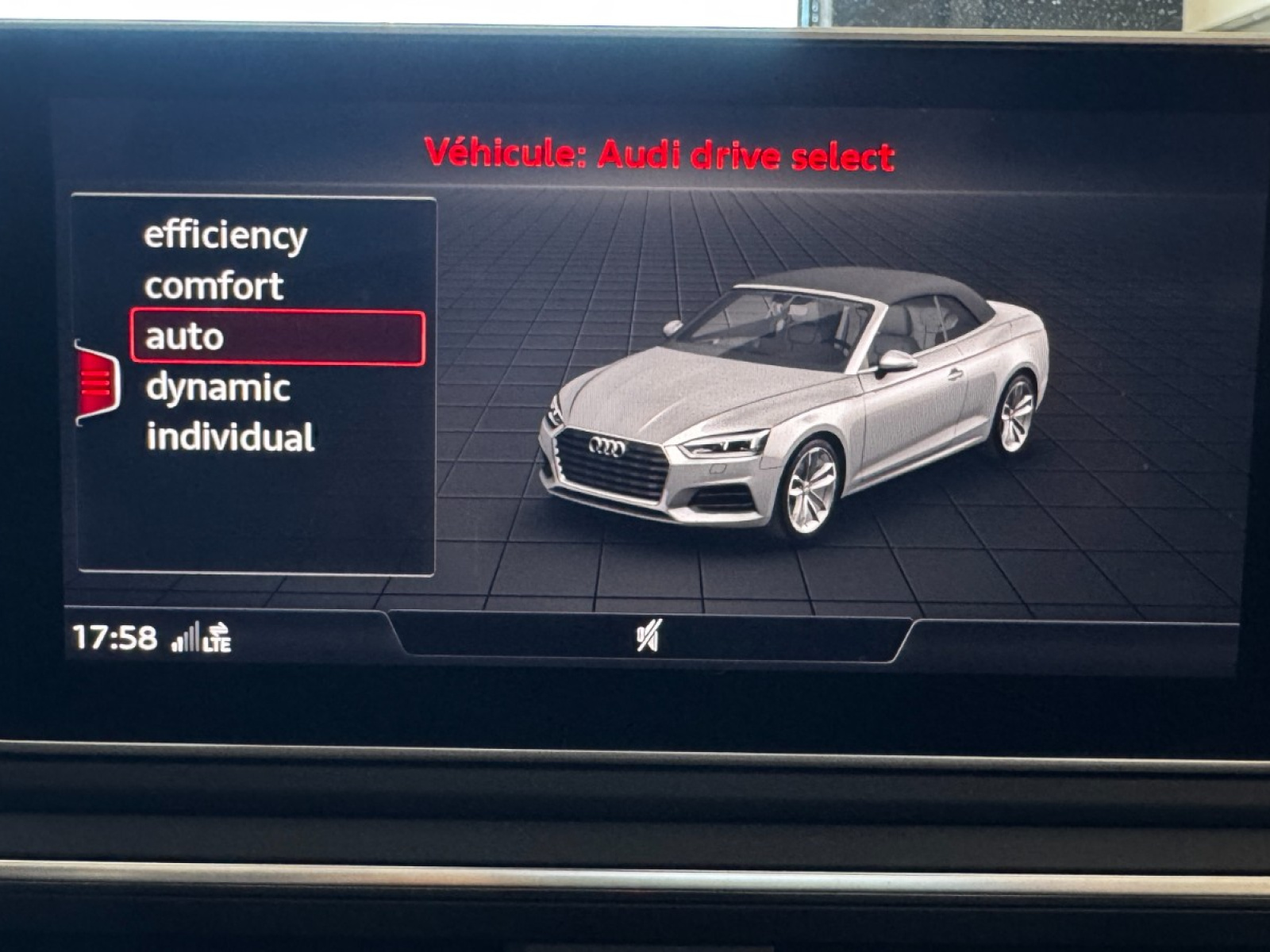
Task: Select the highlighted auto mode
Action: 277,338
